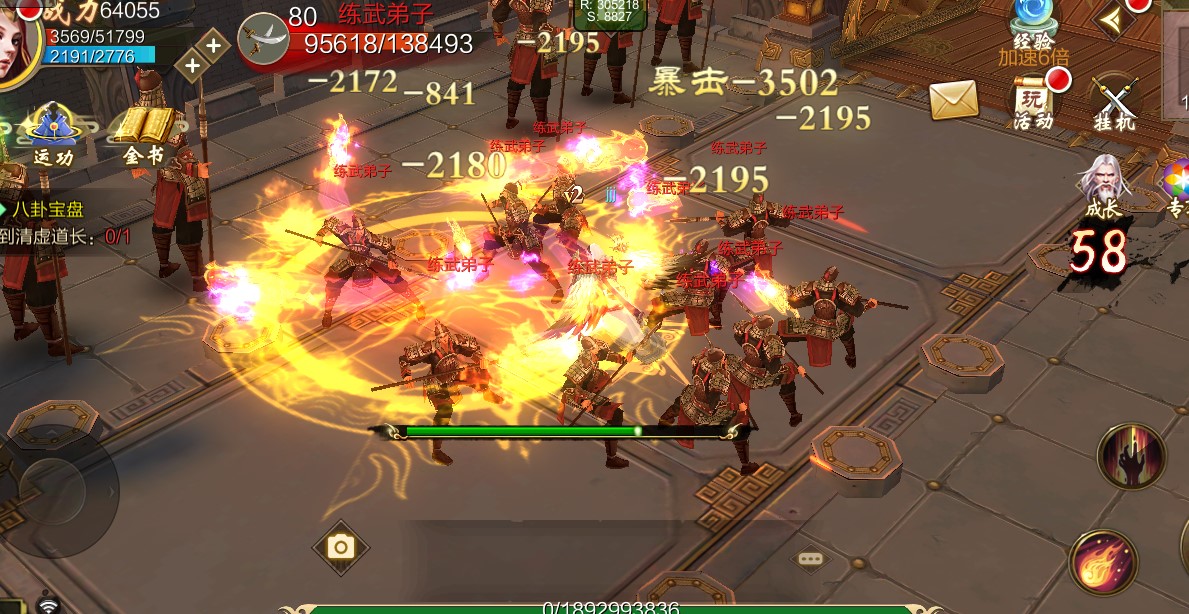Take a screenshot with the camera button
This screenshot has width=1189, height=614.
341,546
